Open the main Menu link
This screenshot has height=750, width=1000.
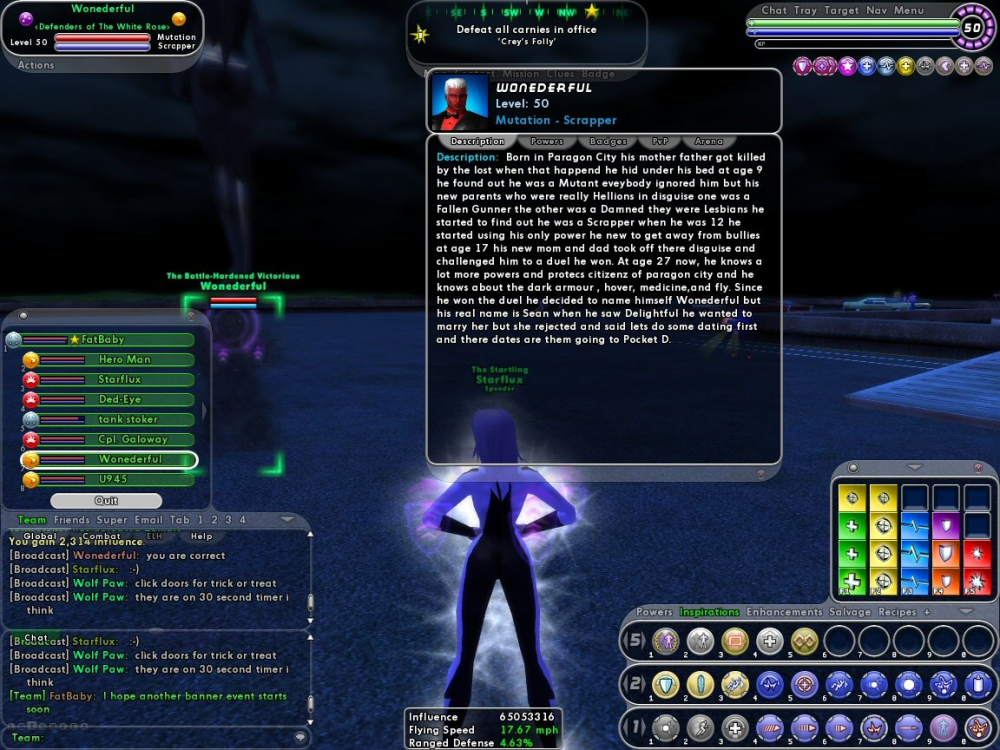click(x=908, y=10)
